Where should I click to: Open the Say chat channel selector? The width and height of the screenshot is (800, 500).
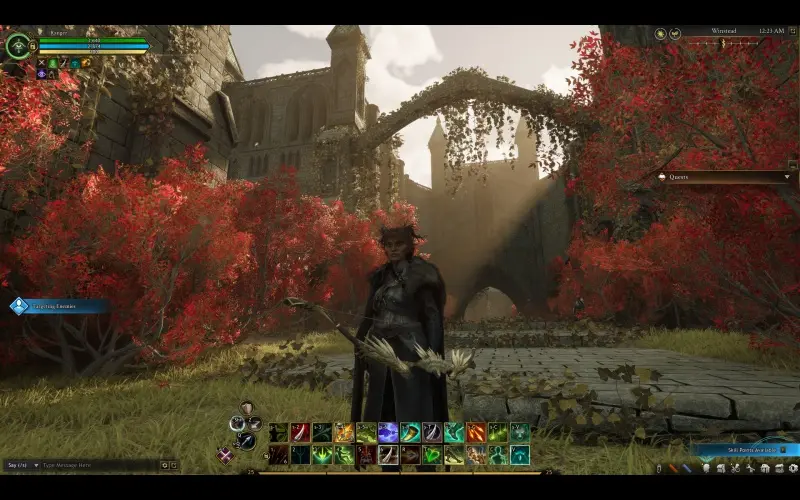[x=21, y=465]
